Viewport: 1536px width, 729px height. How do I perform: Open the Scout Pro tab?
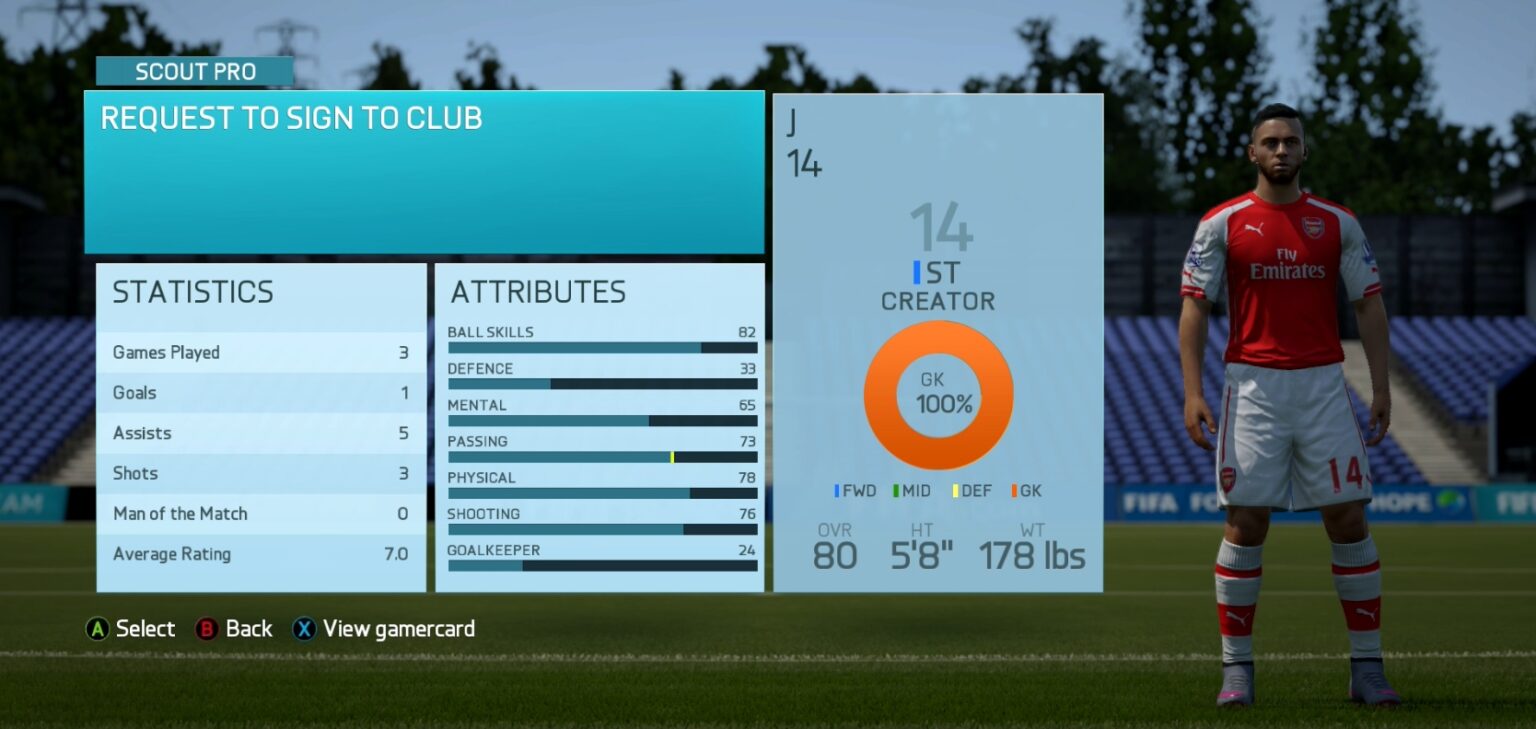click(195, 71)
